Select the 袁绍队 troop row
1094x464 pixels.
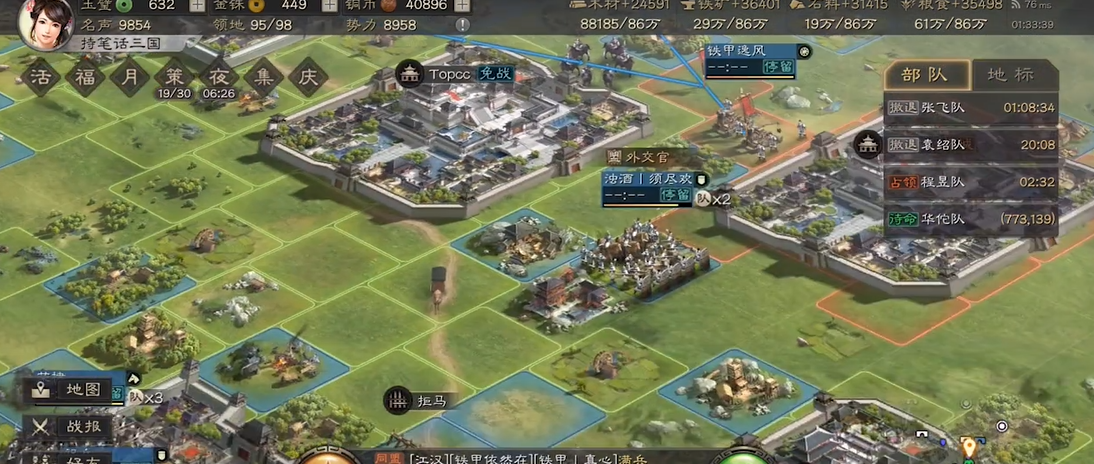(x=970, y=145)
